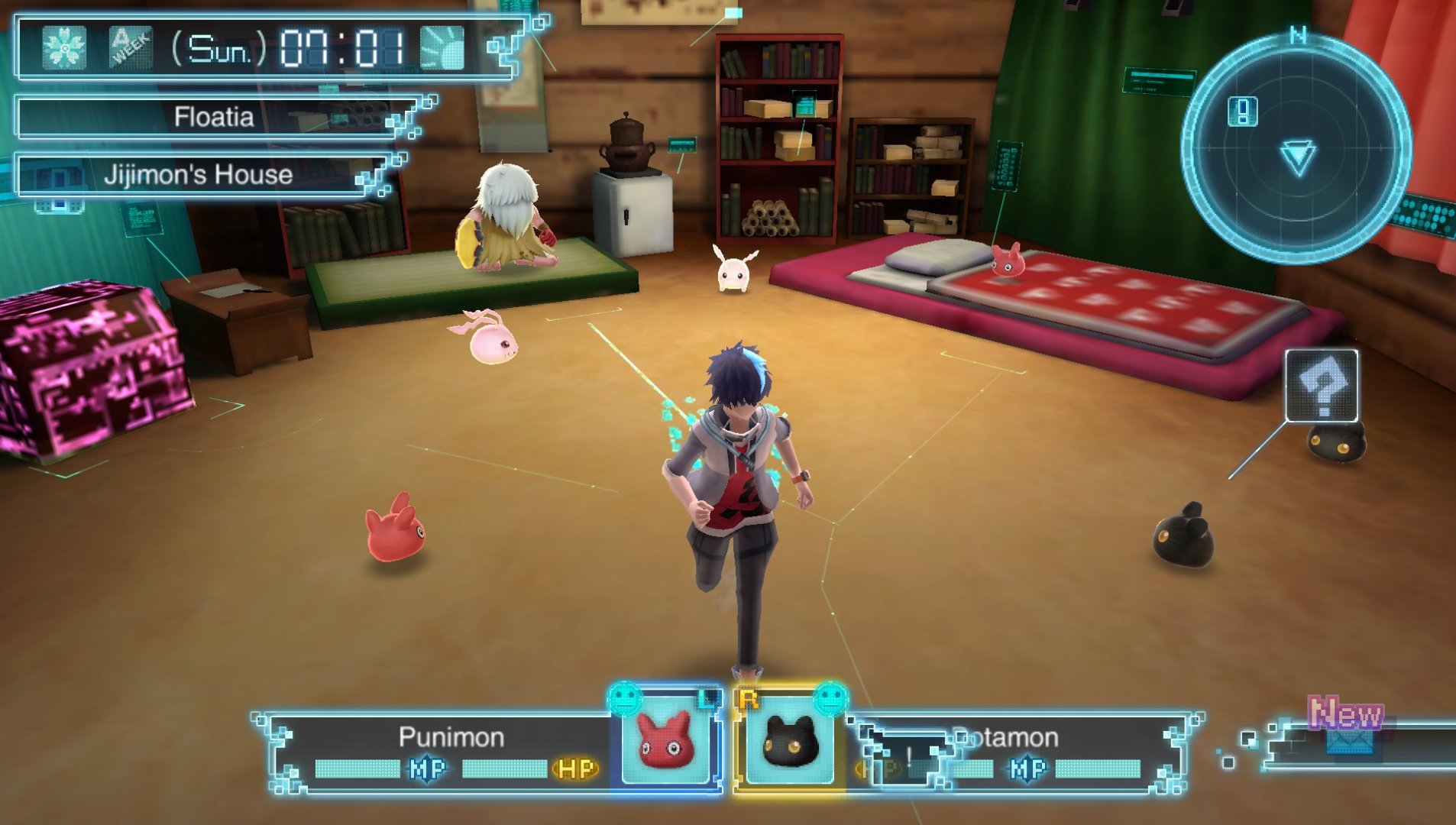Click the Floatia area label
This screenshot has width=1456, height=825.
click(x=214, y=117)
